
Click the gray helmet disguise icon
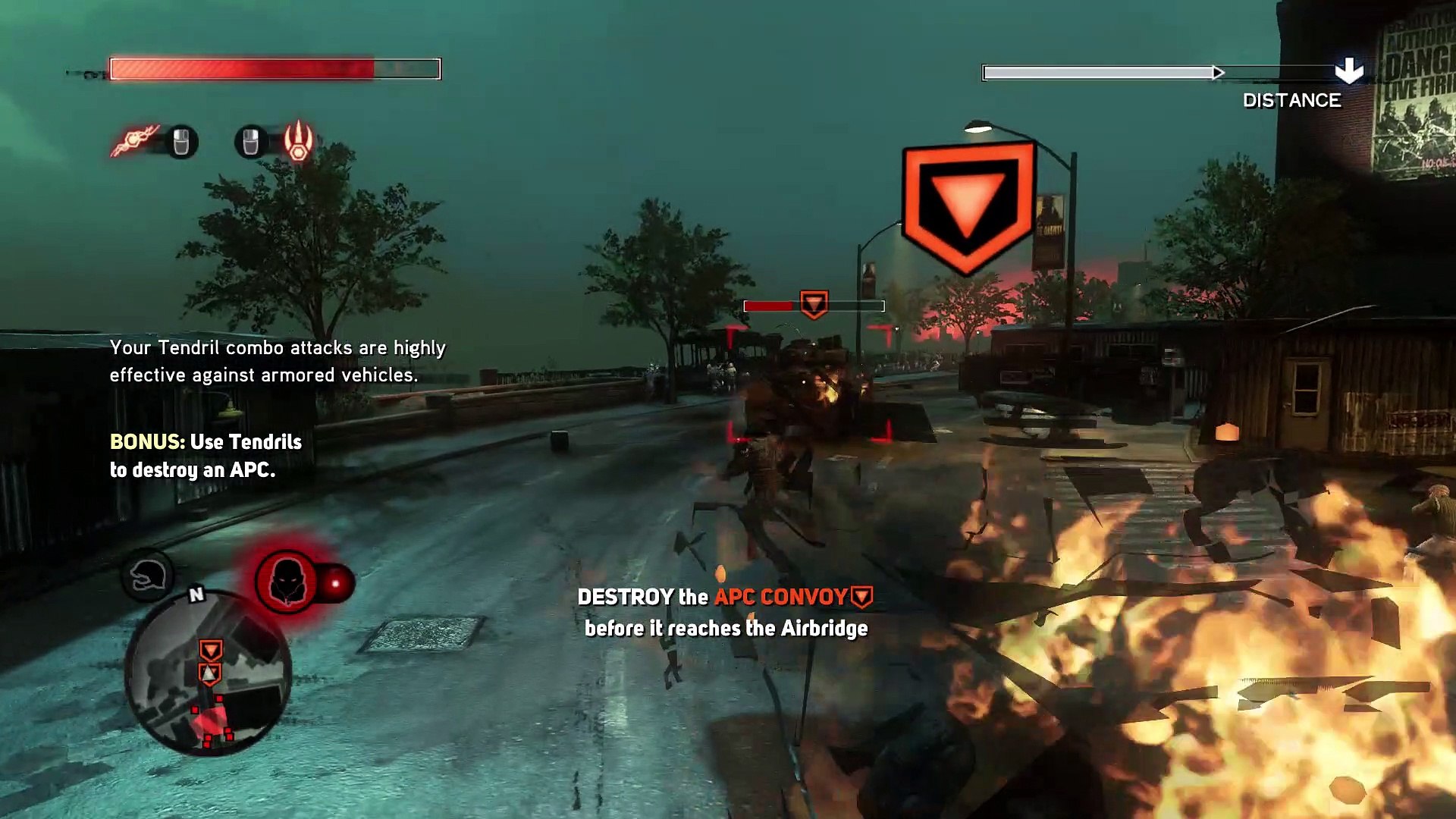[x=147, y=576]
